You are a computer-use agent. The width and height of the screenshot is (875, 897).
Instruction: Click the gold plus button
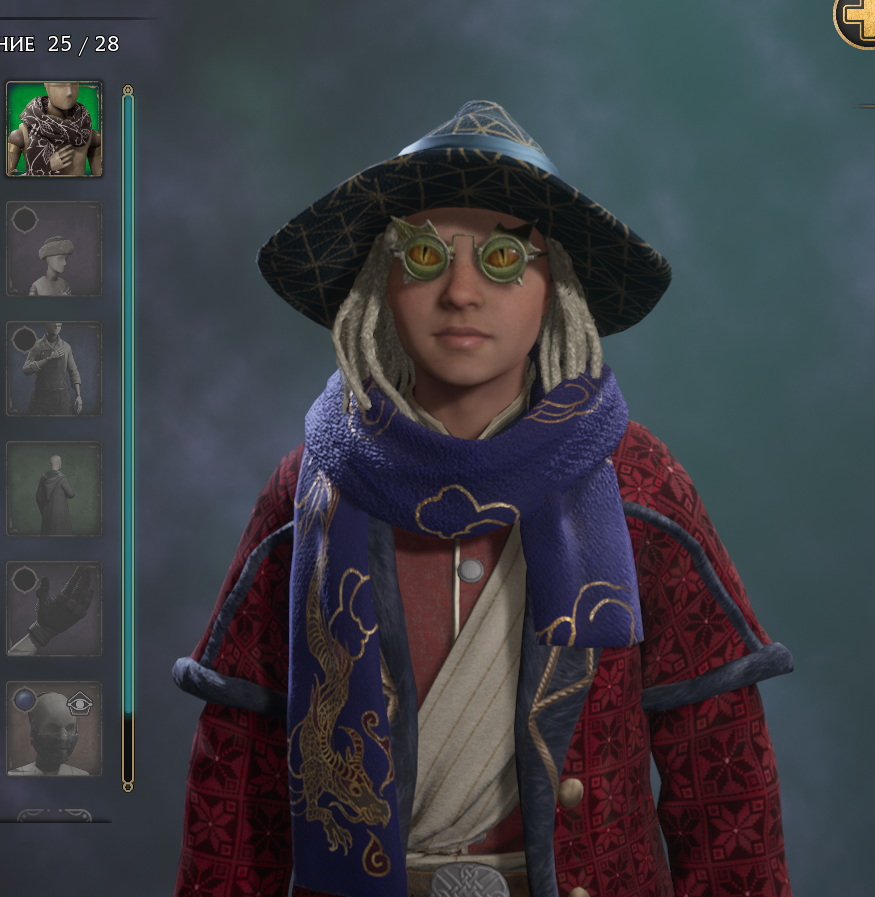tap(857, 20)
